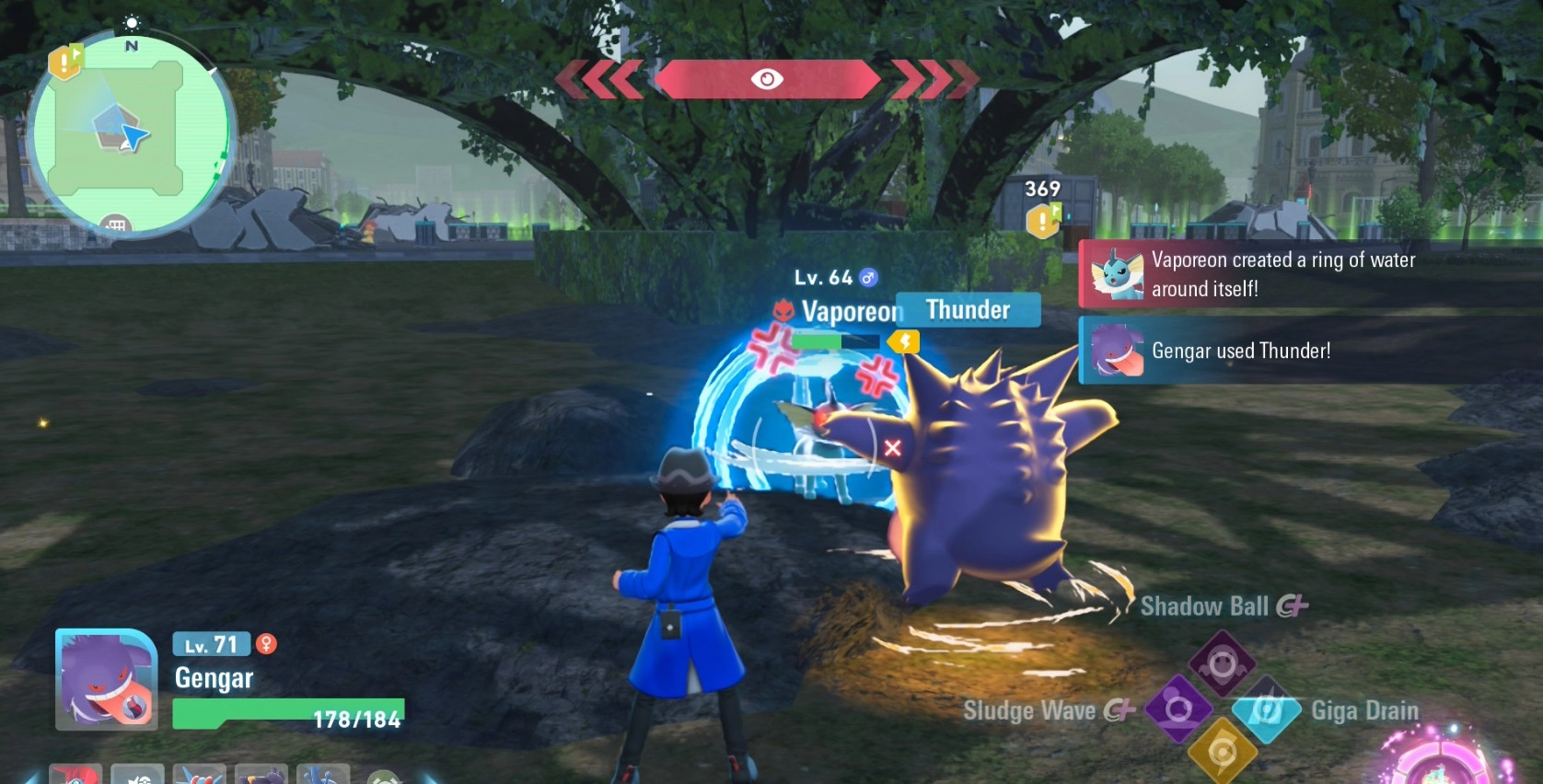Select Gengar's portrait in the party panel
The width and height of the screenshot is (1543, 784).
click(x=106, y=680)
